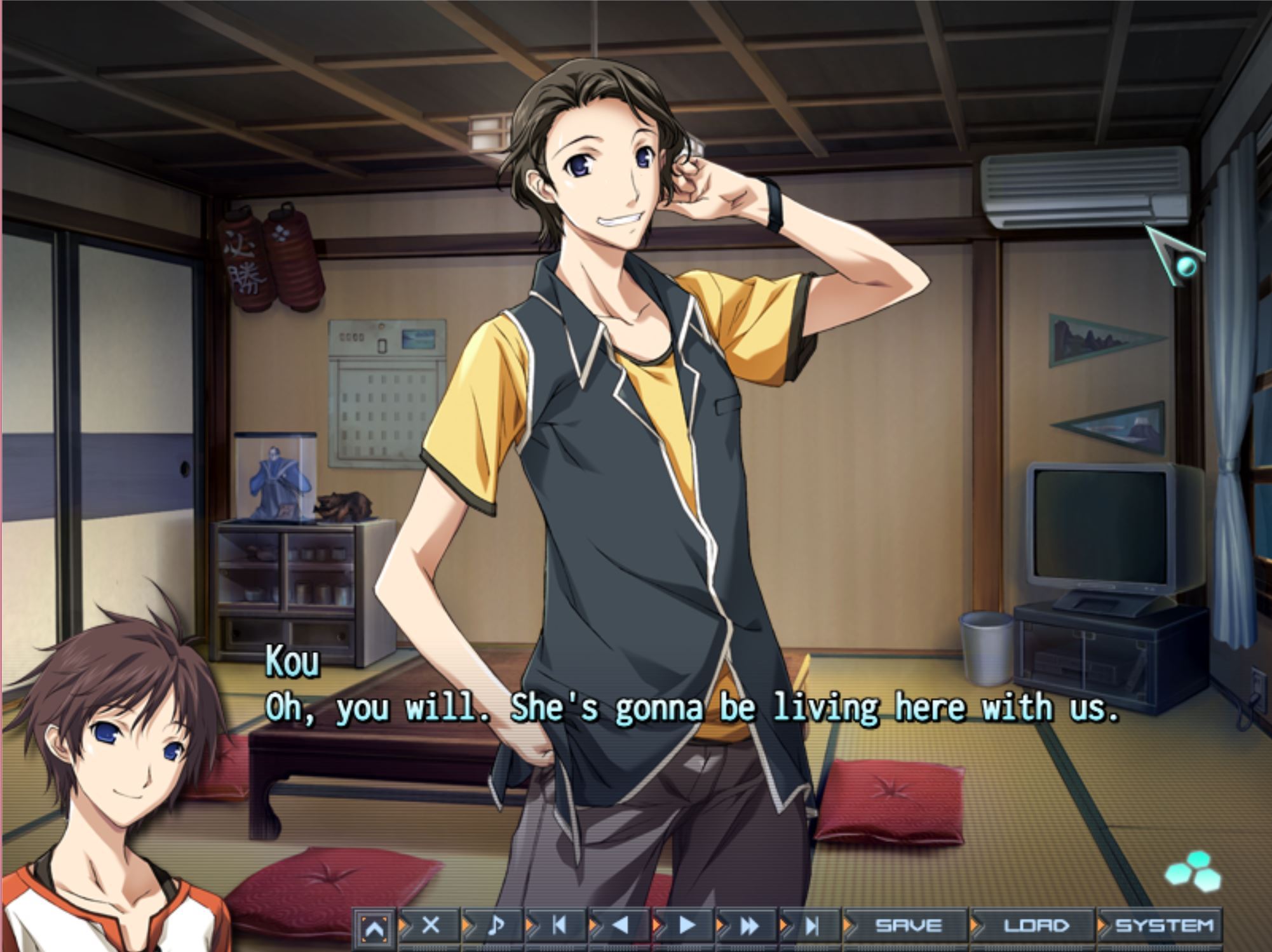This screenshot has height=952, width=1272.
Task: Click the hexagon cluster icon
Action: tap(1193, 871)
